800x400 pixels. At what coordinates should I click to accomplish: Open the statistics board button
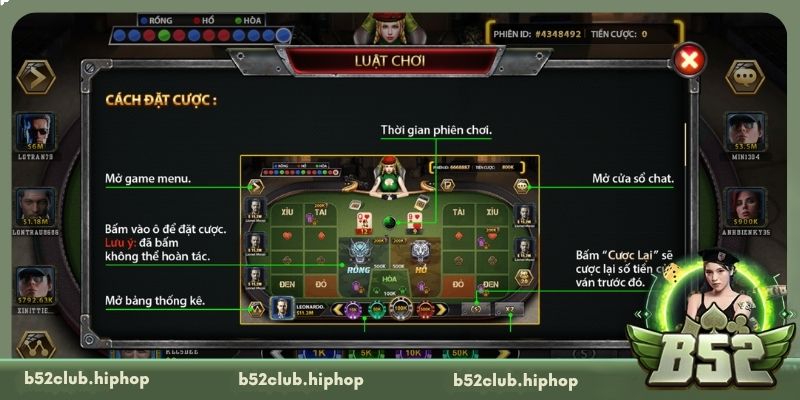(35, 347)
